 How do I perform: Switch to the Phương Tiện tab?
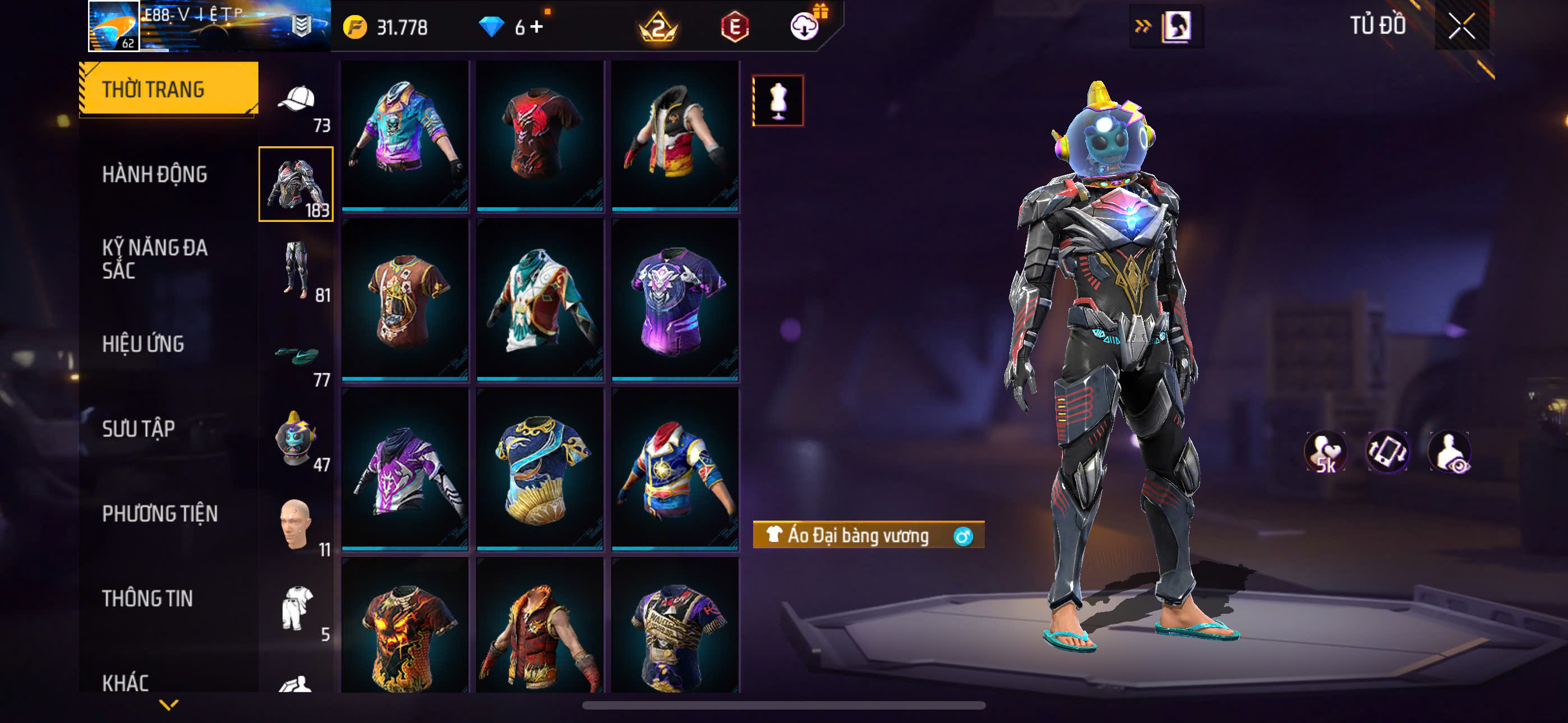[159, 515]
